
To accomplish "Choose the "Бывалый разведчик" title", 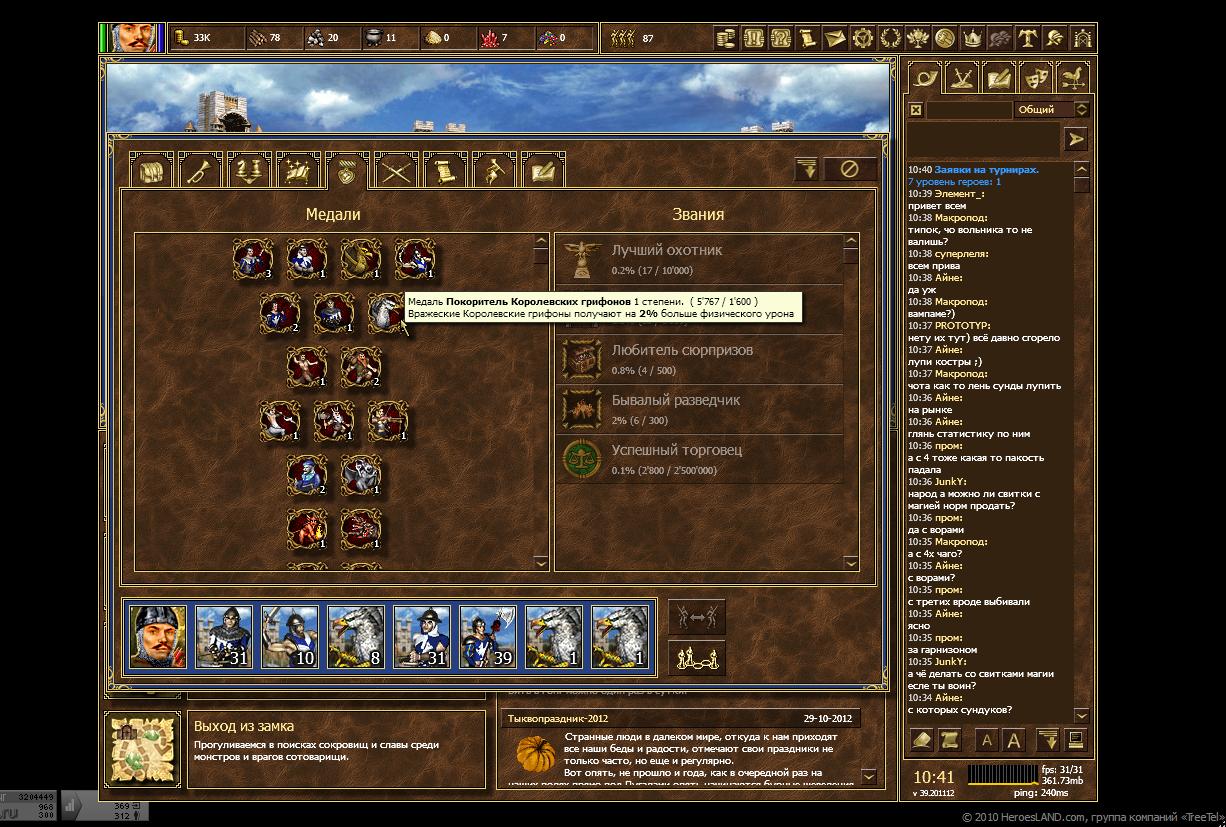I will (x=700, y=409).
